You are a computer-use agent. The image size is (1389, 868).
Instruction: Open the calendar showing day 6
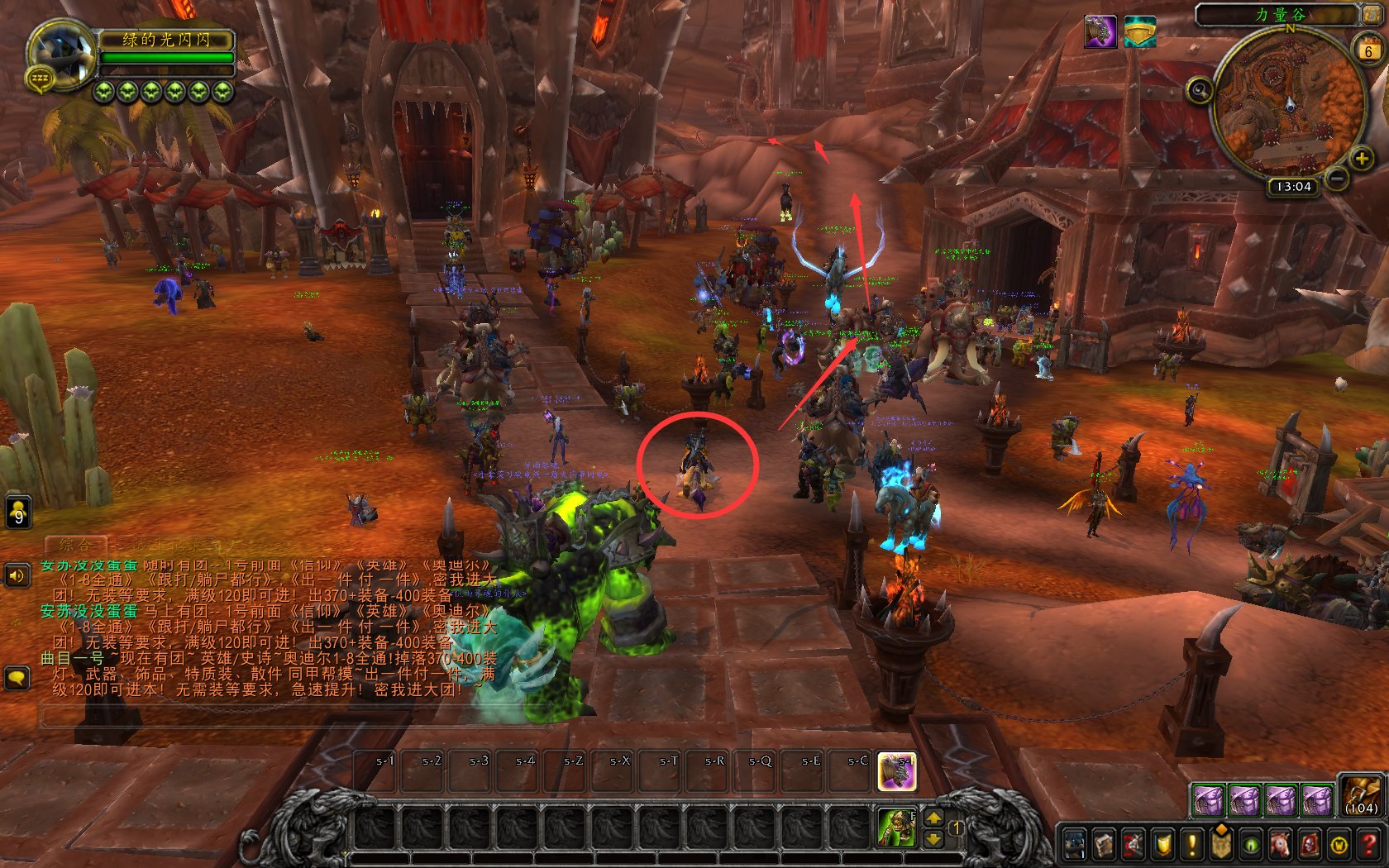pyautogui.click(x=1368, y=50)
